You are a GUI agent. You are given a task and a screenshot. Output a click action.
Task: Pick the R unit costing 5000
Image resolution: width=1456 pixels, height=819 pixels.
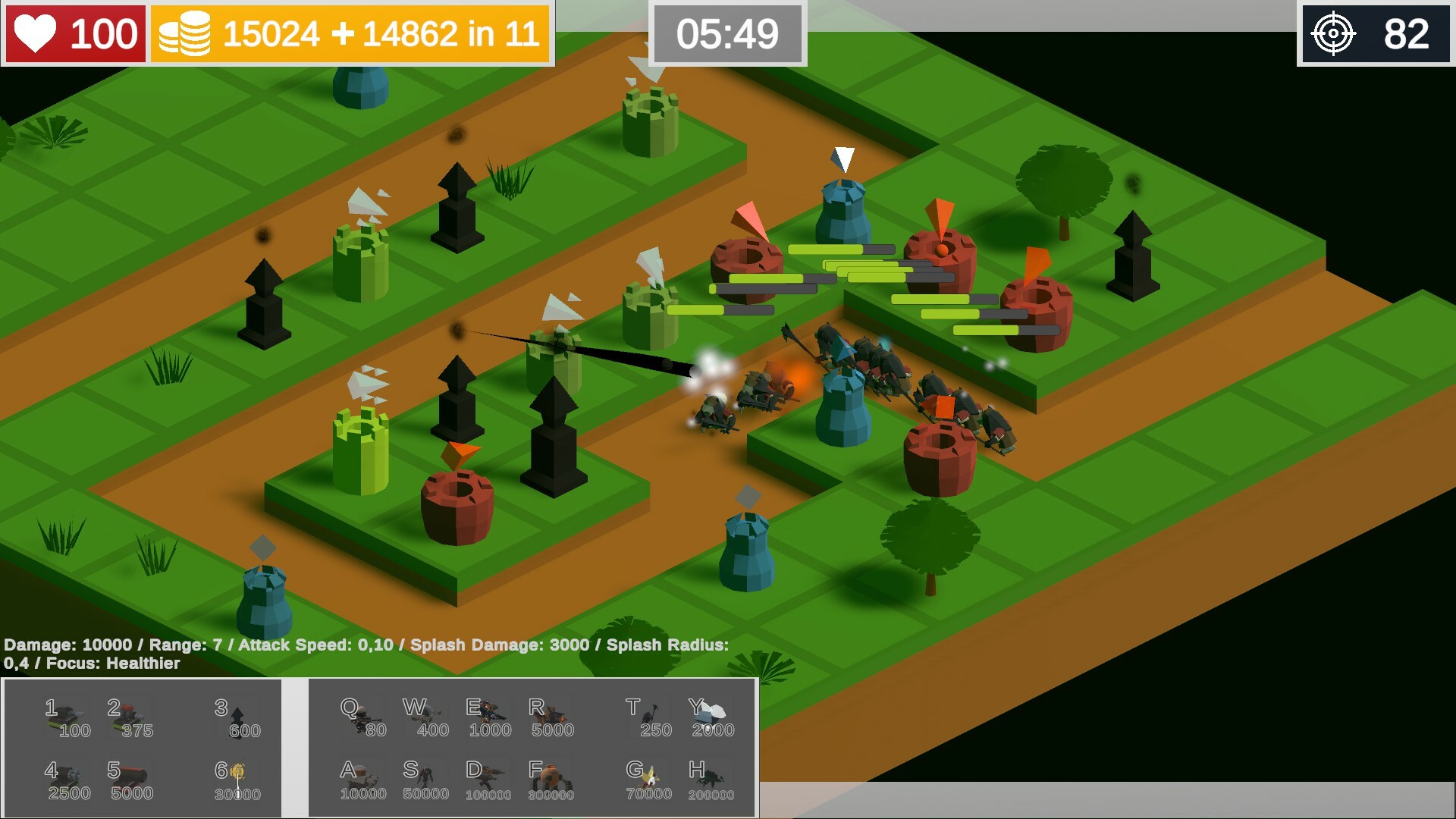click(550, 713)
